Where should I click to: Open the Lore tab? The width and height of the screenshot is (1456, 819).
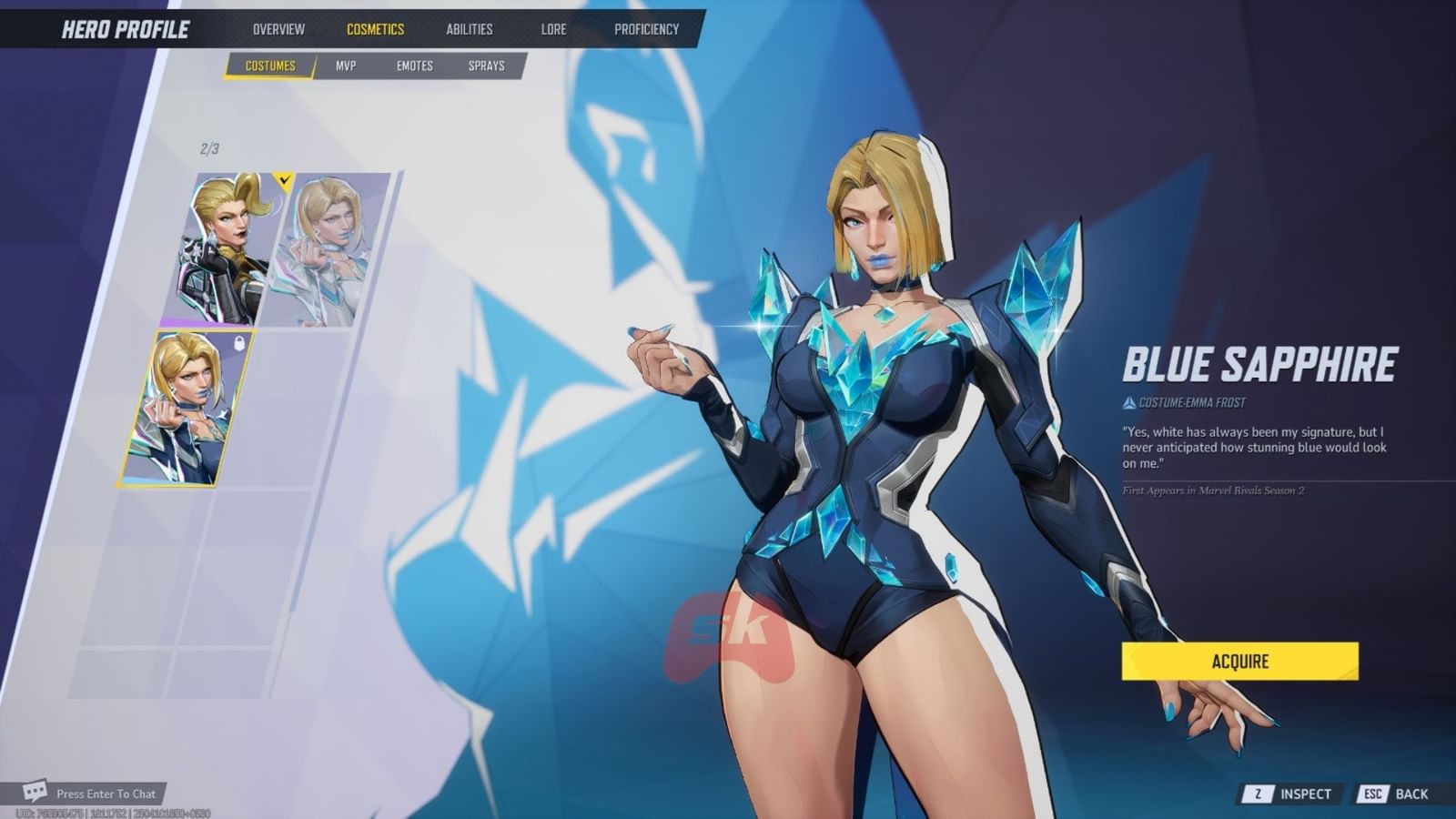coord(553,28)
